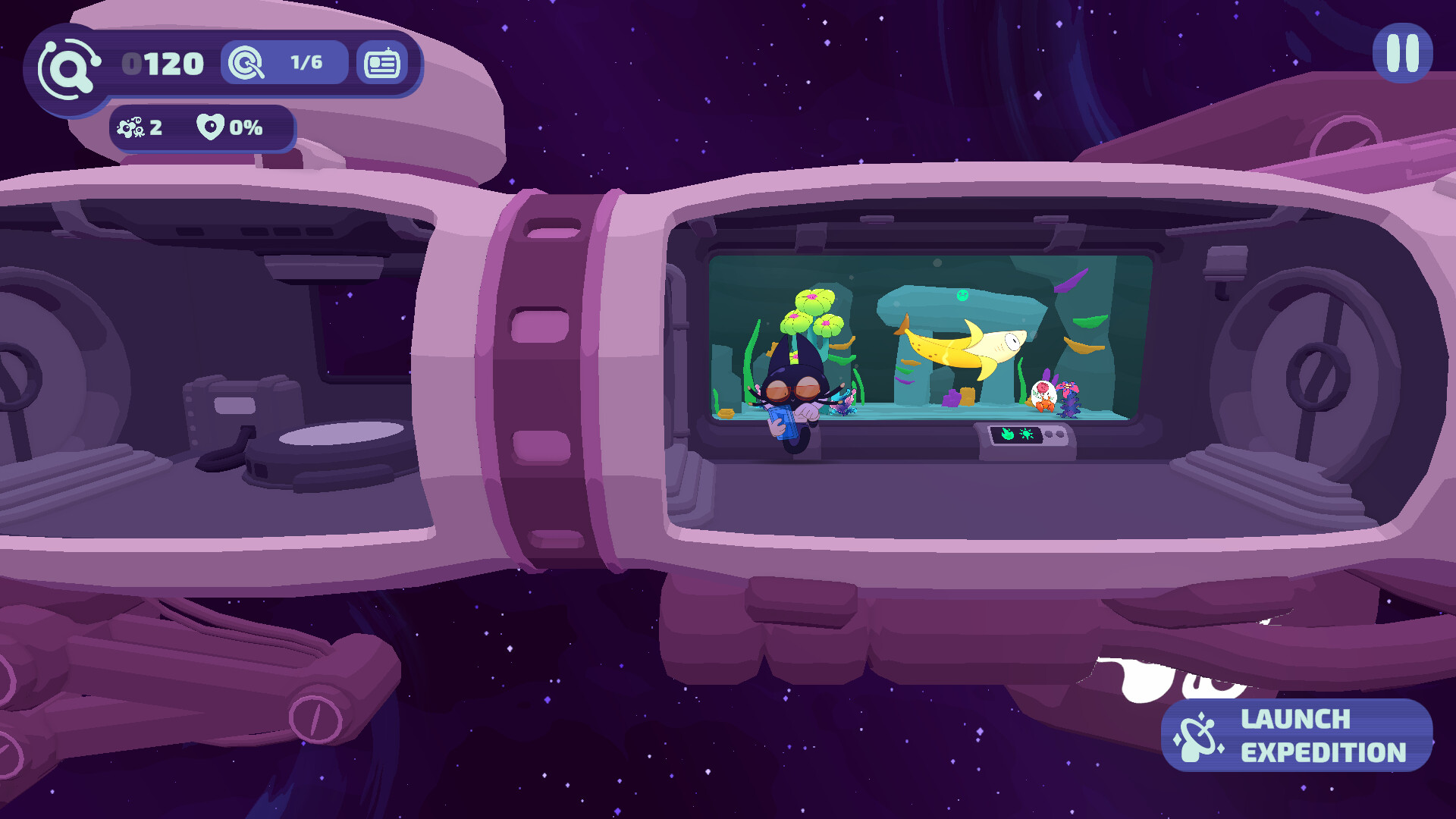
Task: Select the sun light indicator on tank panel
Action: 1026,434
